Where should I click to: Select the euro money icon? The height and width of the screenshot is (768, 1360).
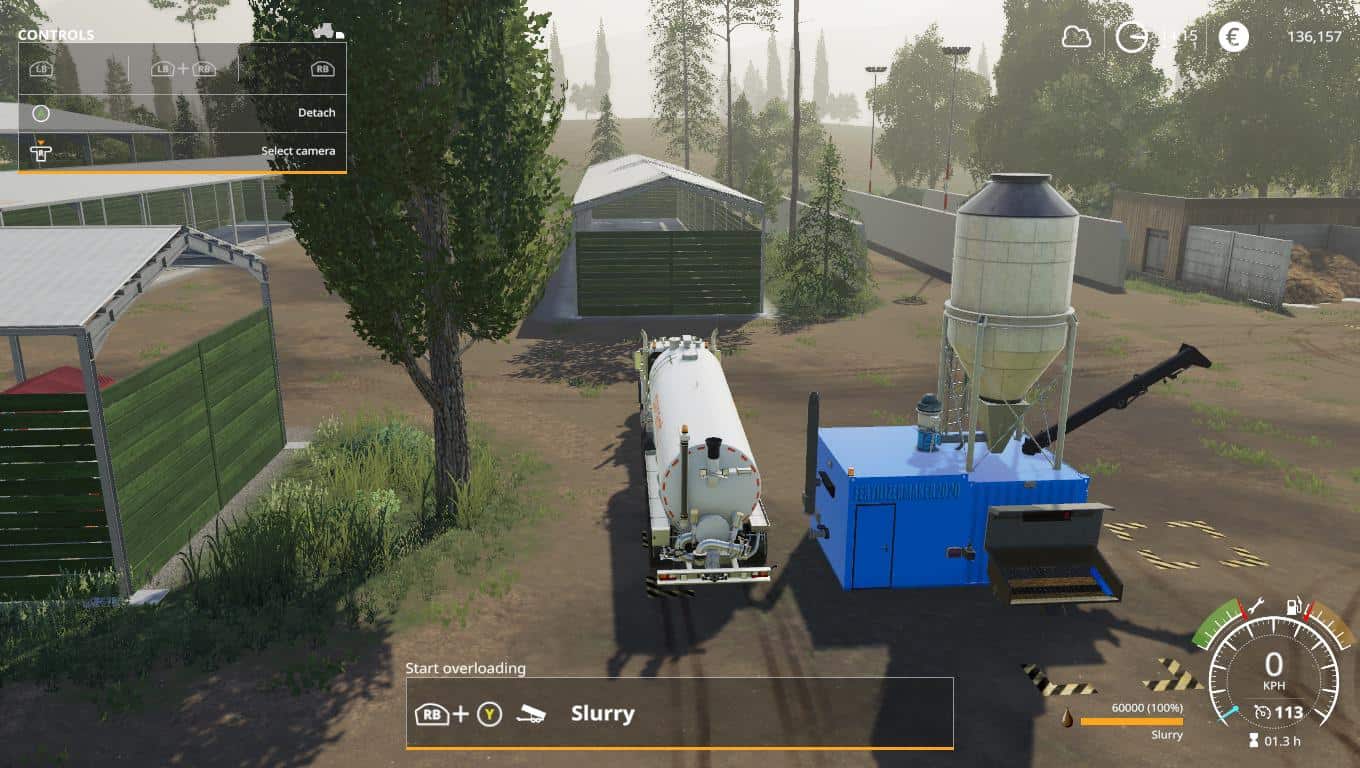click(x=1233, y=37)
